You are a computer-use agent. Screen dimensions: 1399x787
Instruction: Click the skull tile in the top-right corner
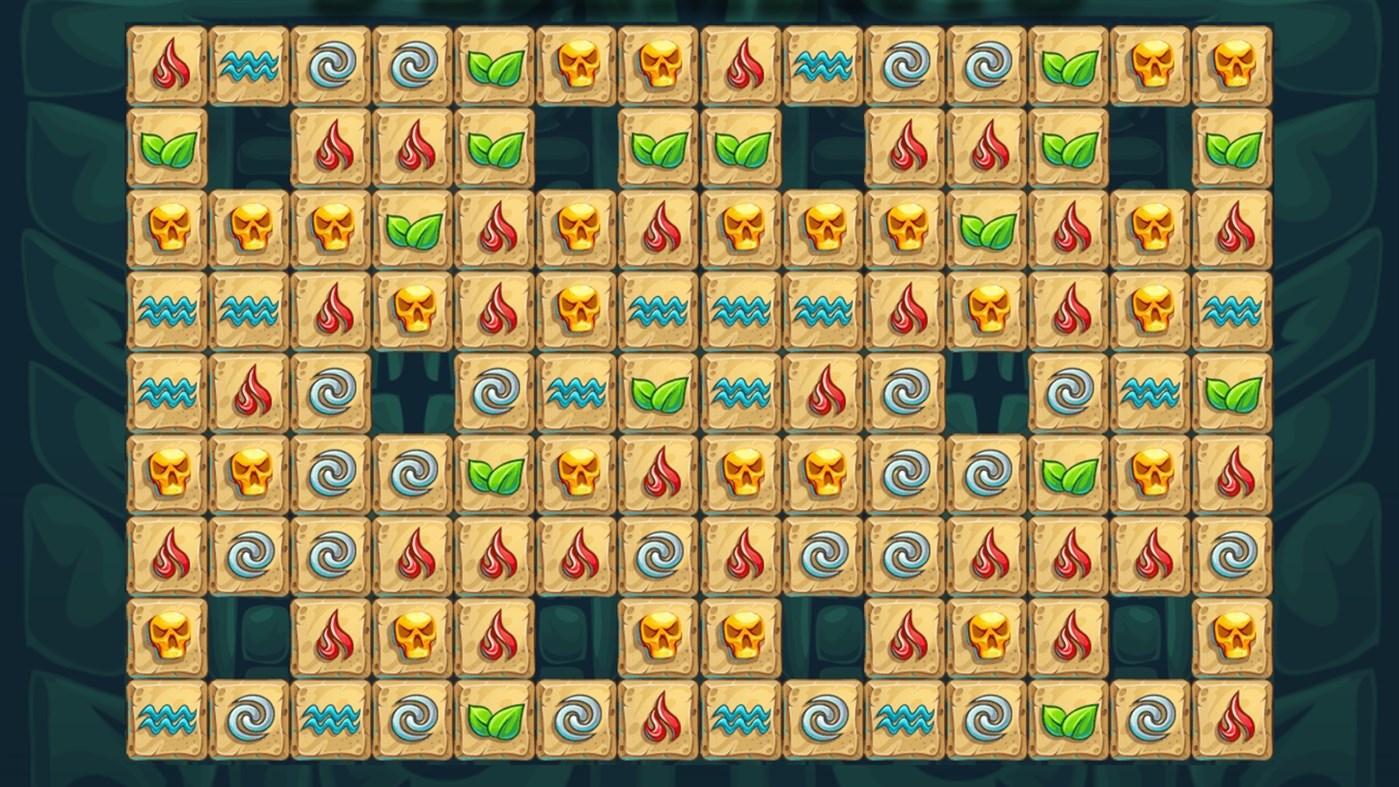(x=1232, y=65)
